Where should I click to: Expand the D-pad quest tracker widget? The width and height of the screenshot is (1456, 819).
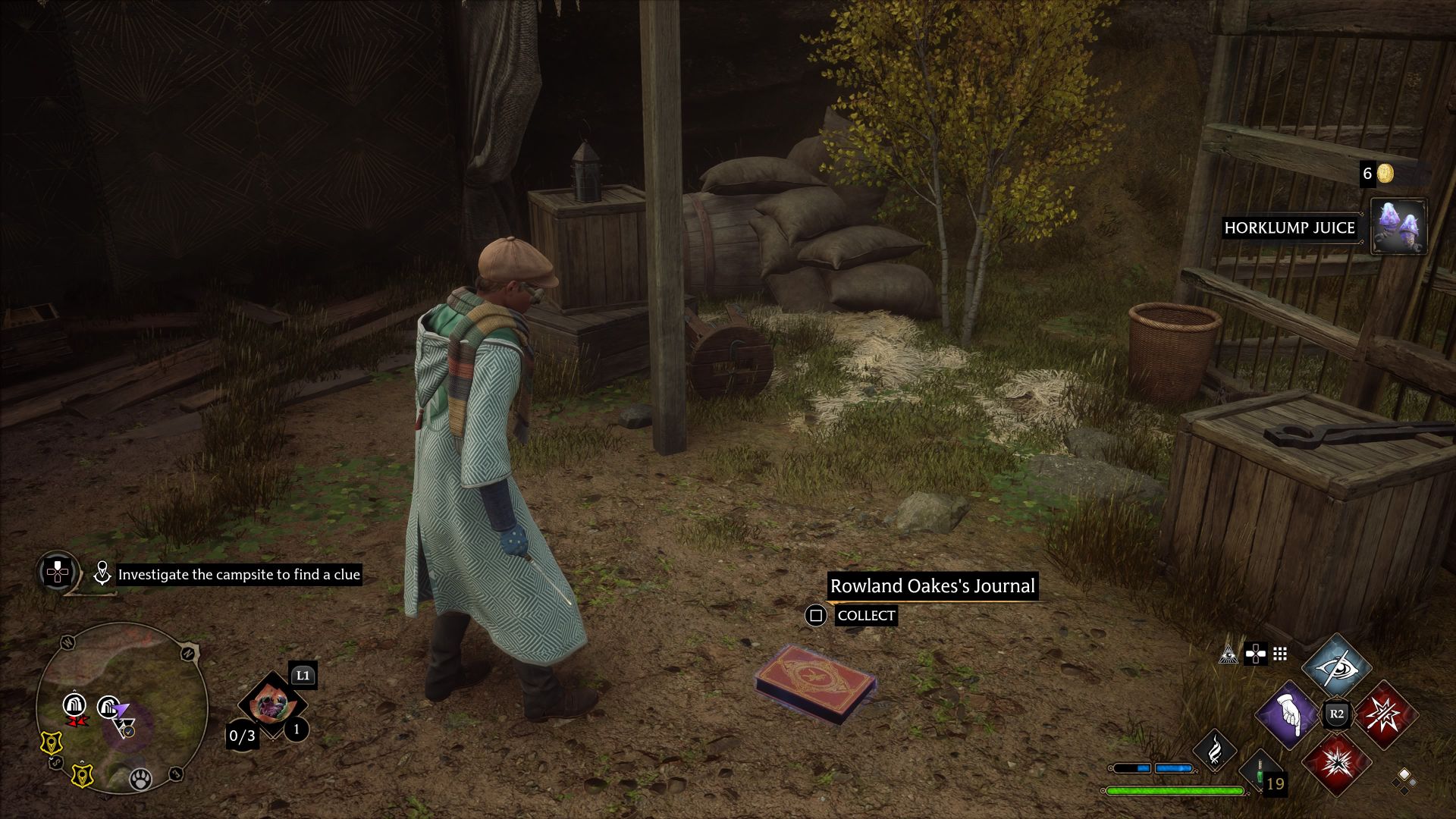click(x=56, y=573)
